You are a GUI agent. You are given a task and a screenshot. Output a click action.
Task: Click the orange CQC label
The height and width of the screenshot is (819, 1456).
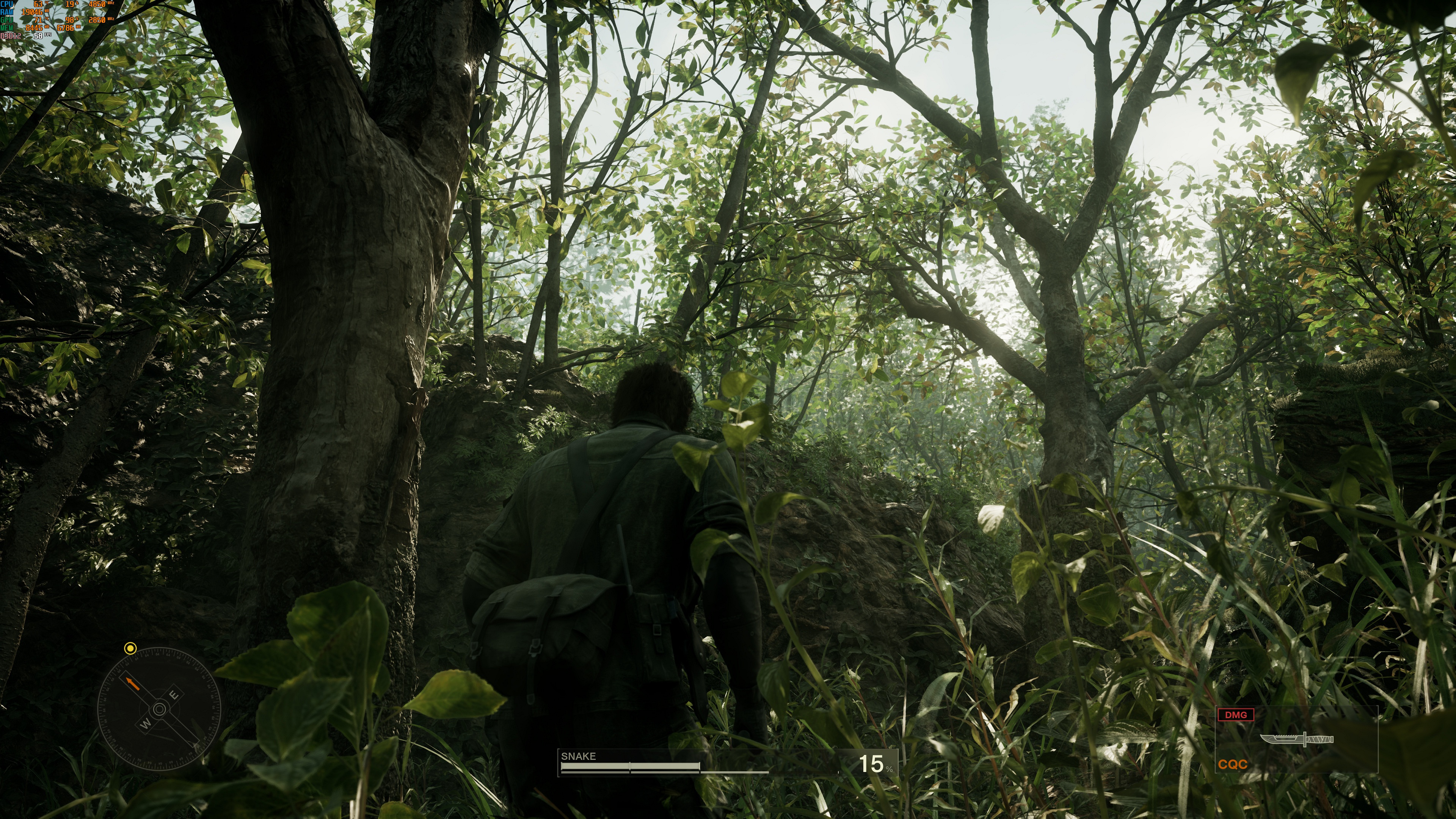pos(1233,764)
